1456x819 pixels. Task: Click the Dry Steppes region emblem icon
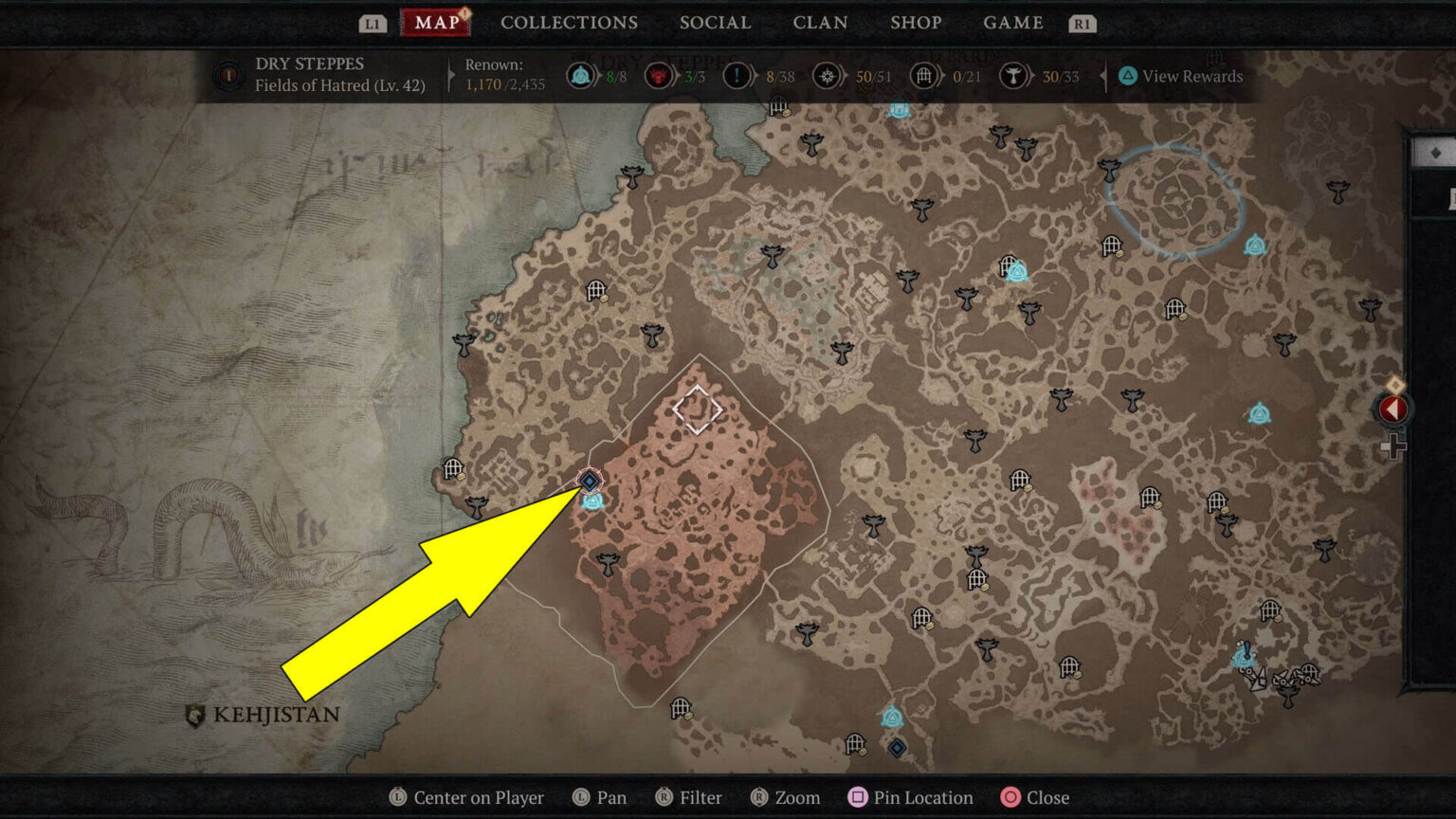point(227,75)
